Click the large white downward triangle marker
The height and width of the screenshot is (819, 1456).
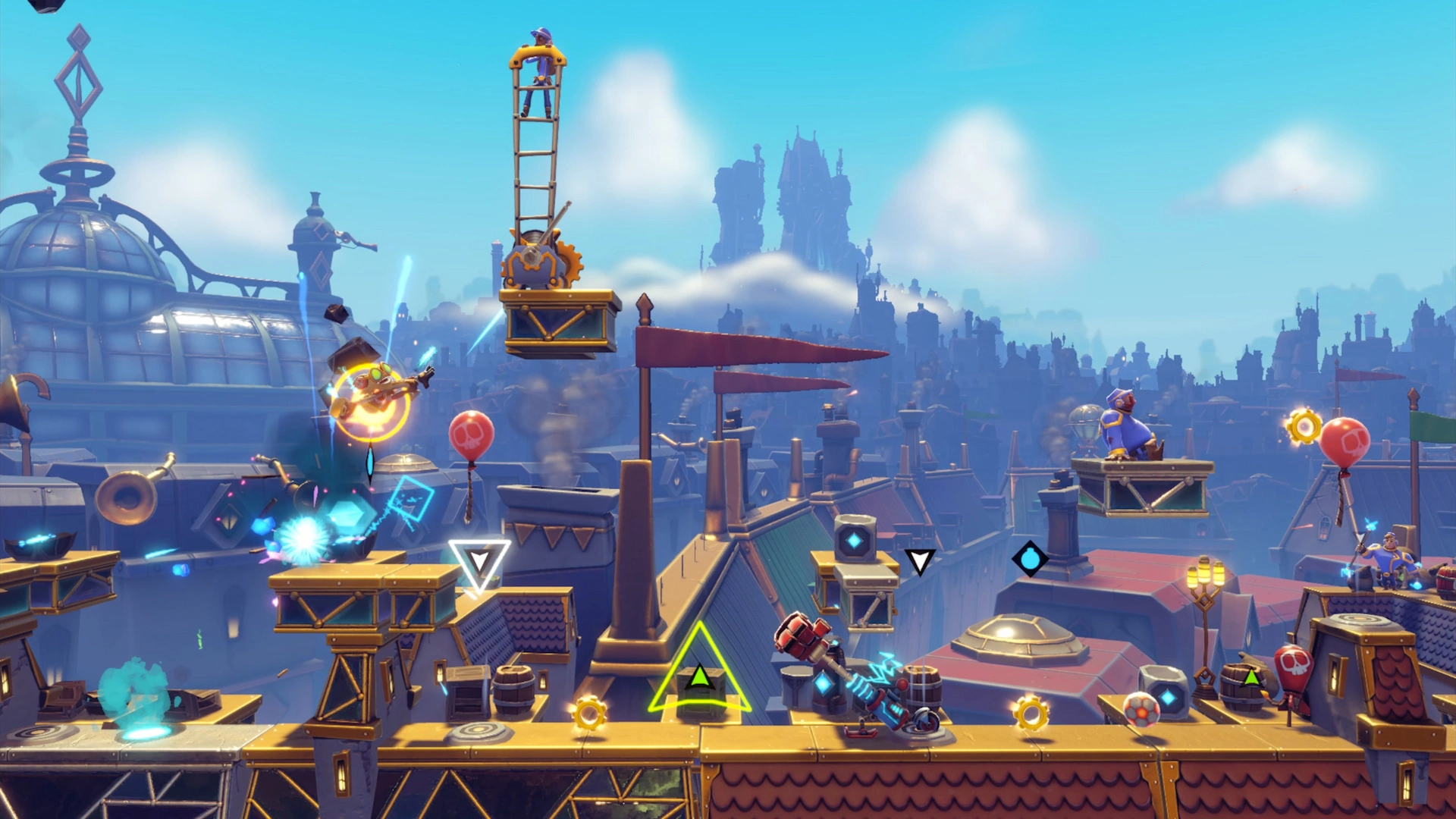tap(479, 563)
